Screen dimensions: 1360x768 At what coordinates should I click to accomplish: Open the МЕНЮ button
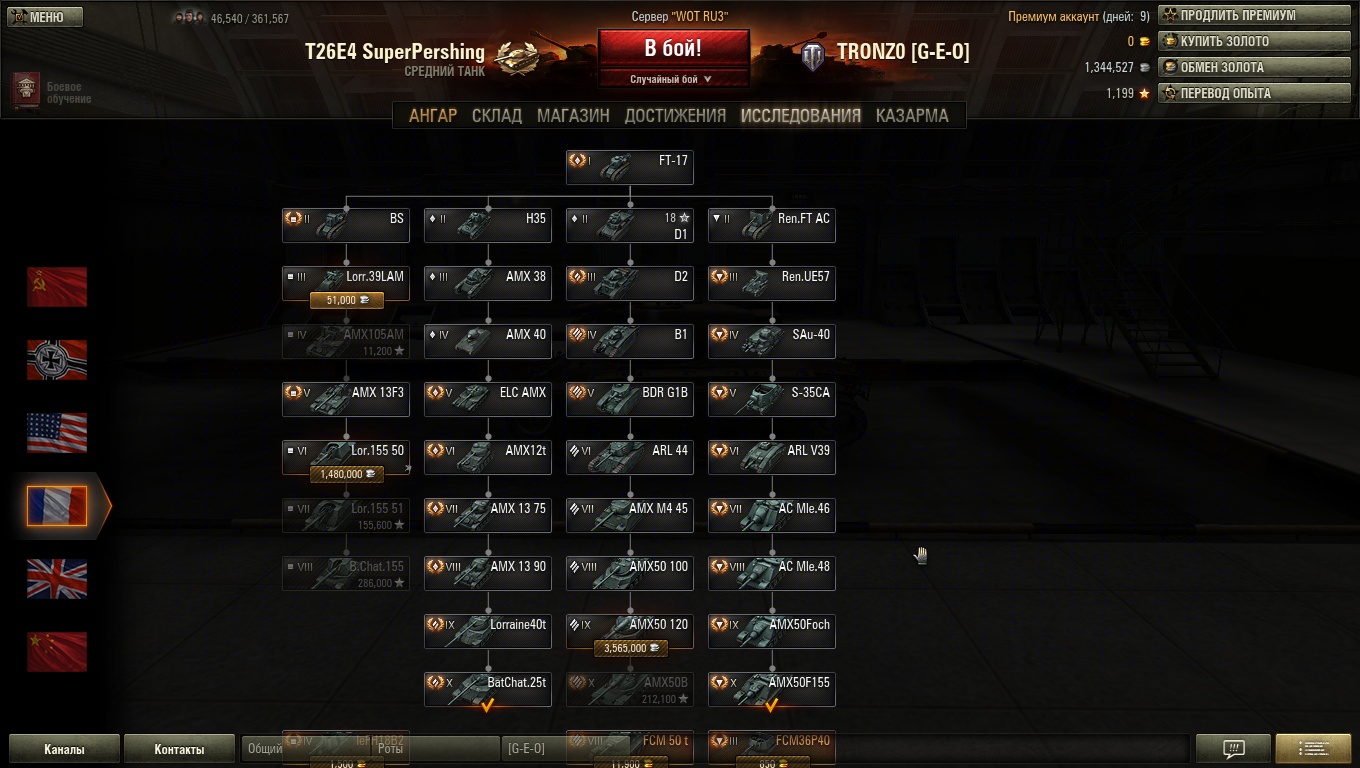[45, 17]
